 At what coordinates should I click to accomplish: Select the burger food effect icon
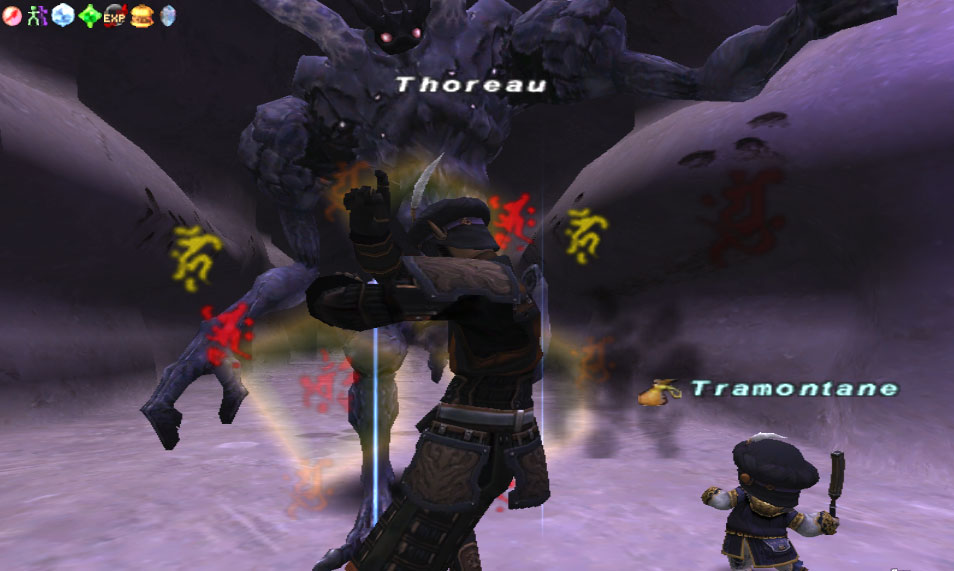[141, 16]
